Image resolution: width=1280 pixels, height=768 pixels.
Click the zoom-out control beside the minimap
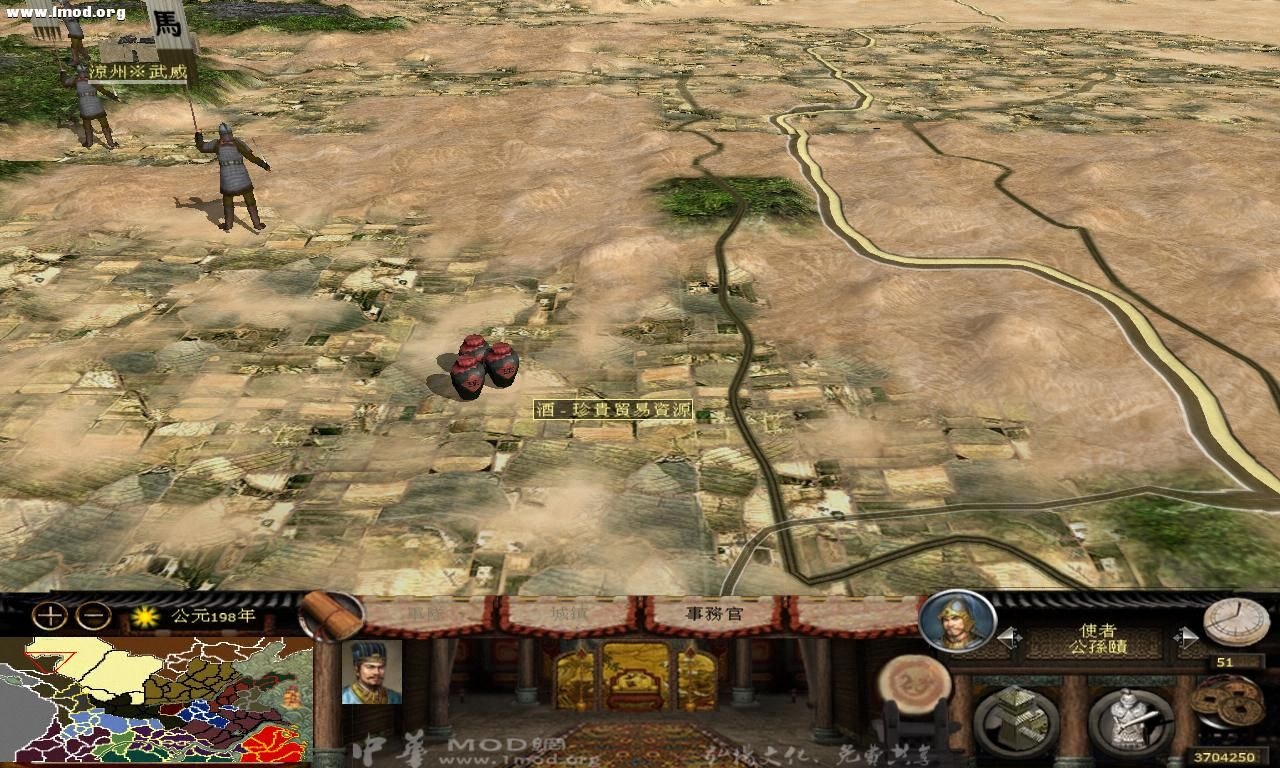92,617
